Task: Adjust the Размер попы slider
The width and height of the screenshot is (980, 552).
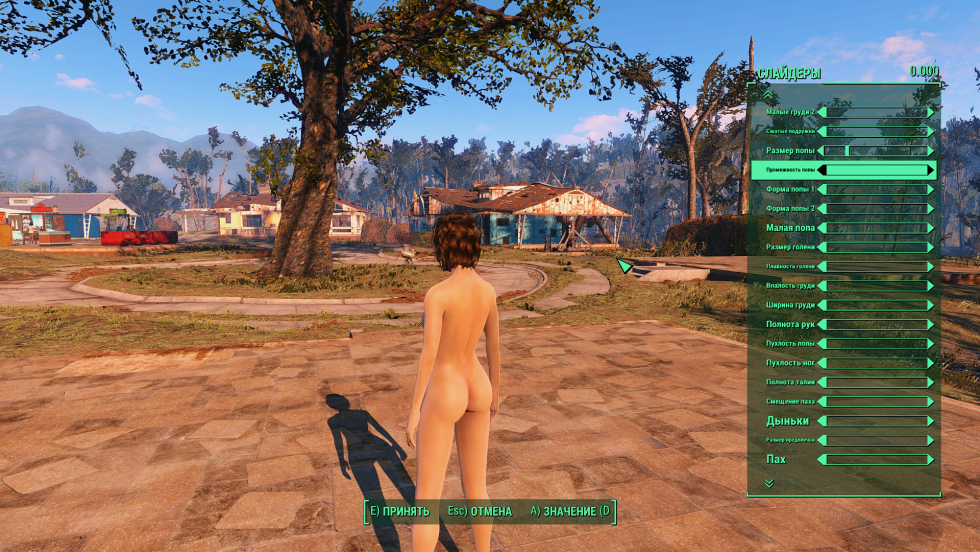Action: coord(877,151)
